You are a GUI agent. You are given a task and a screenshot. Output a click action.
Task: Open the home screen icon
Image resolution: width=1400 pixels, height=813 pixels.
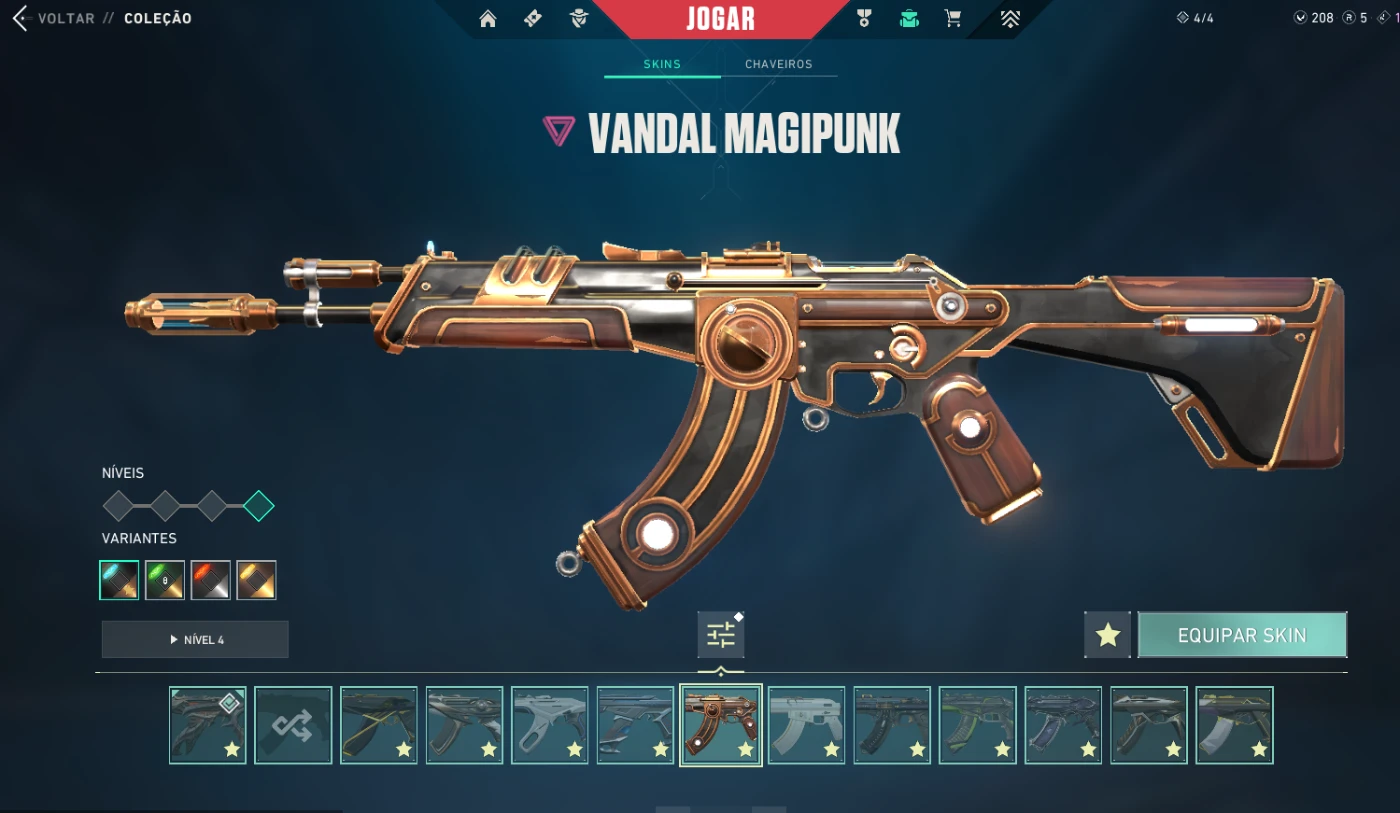coord(488,18)
